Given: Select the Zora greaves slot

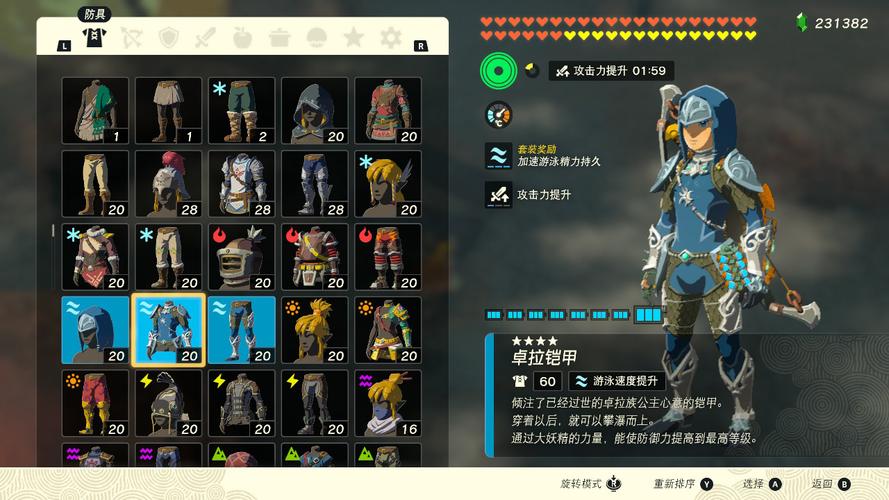Looking at the screenshot, I should [x=242, y=329].
